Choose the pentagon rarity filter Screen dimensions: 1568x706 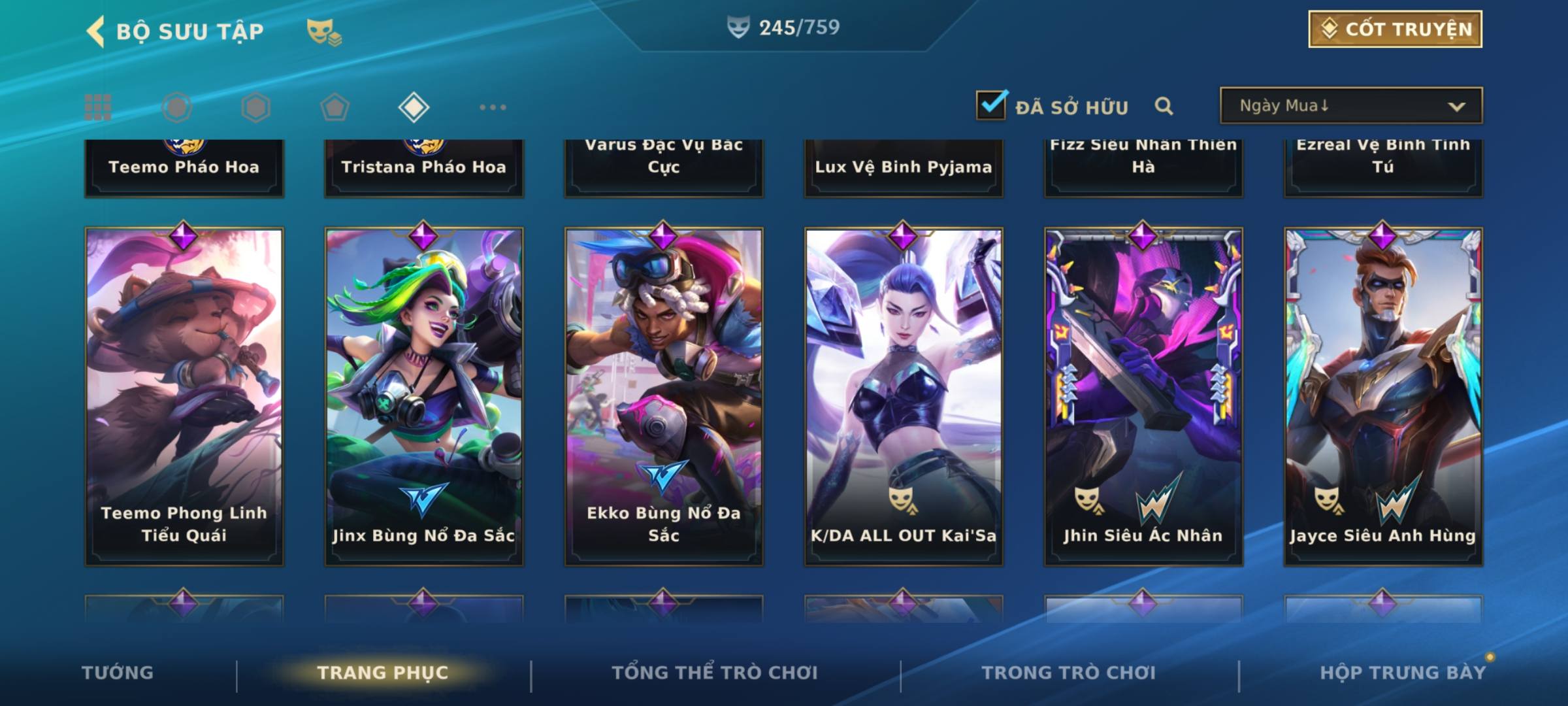click(335, 107)
